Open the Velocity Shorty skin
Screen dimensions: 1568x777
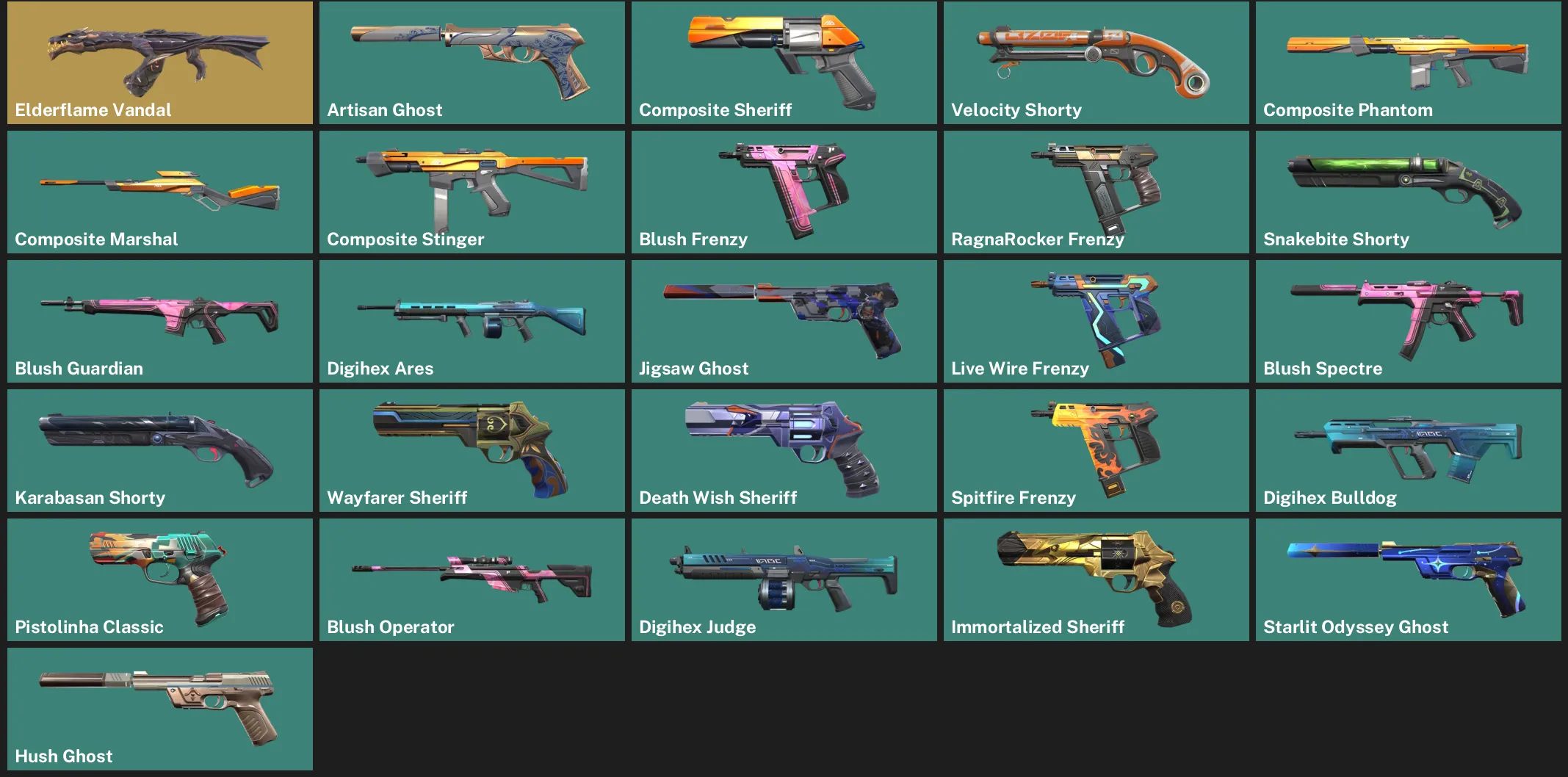click(x=1094, y=62)
